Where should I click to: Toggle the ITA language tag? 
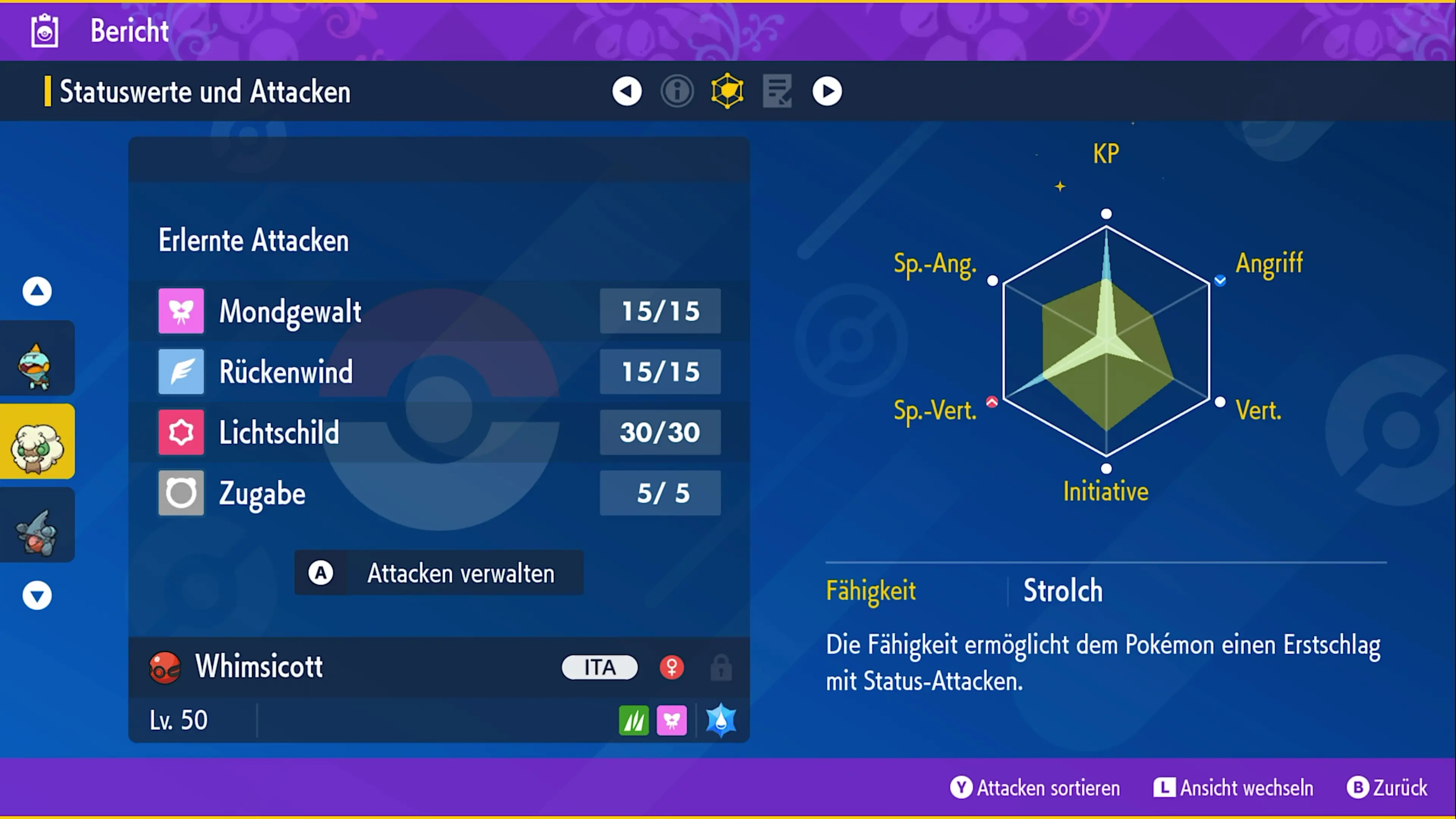pos(599,667)
